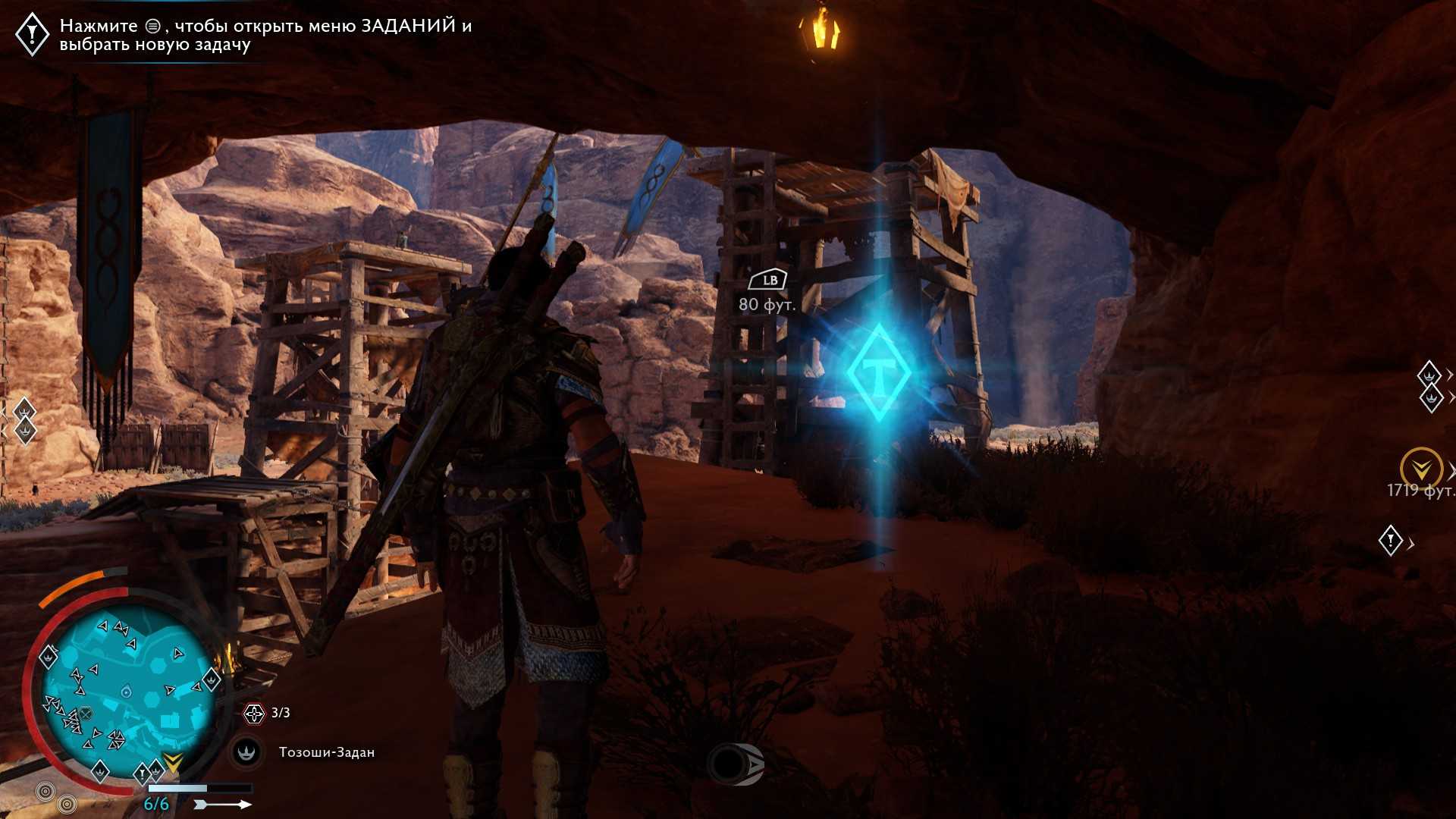
Task: Select the Тозоши-Задан region icon
Action: [x=246, y=752]
